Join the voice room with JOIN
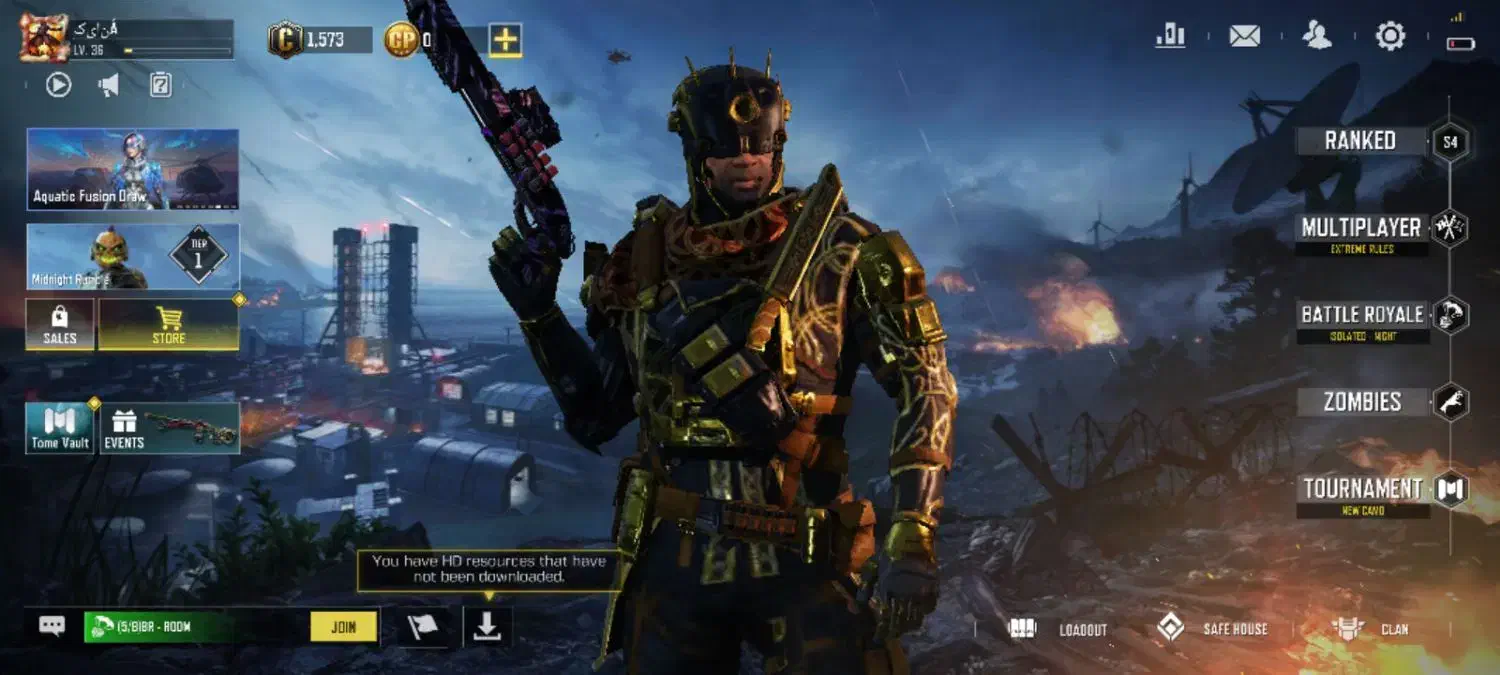 point(343,627)
